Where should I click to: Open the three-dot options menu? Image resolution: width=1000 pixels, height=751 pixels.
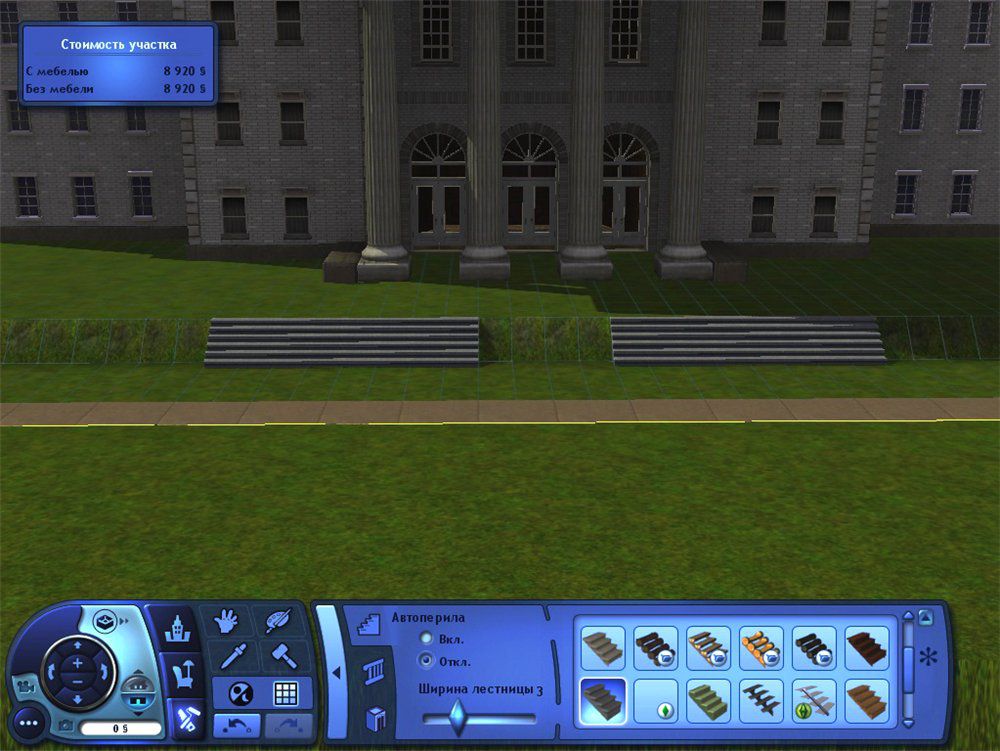click(x=30, y=721)
